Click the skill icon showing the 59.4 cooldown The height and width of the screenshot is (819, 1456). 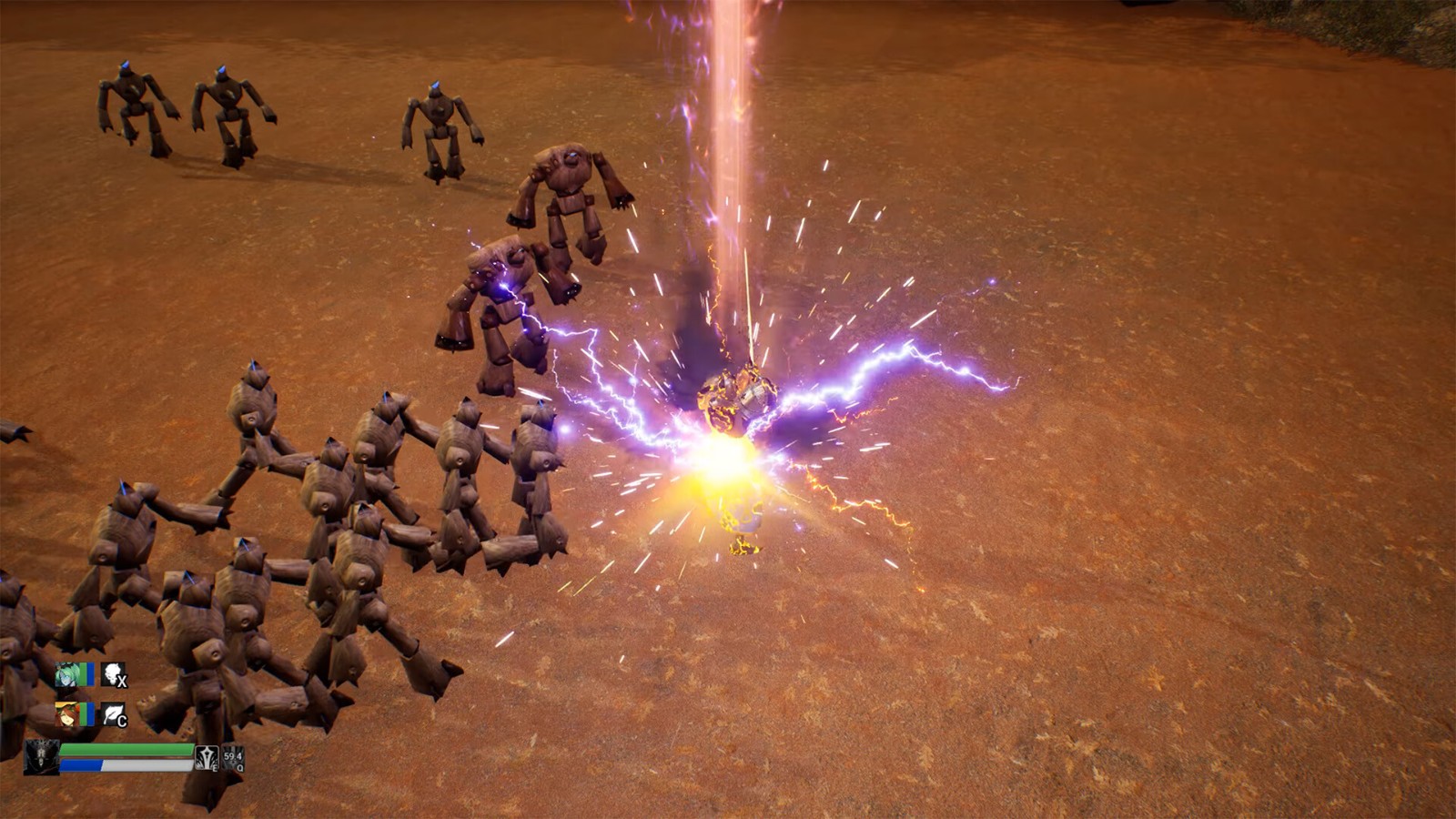(233, 757)
